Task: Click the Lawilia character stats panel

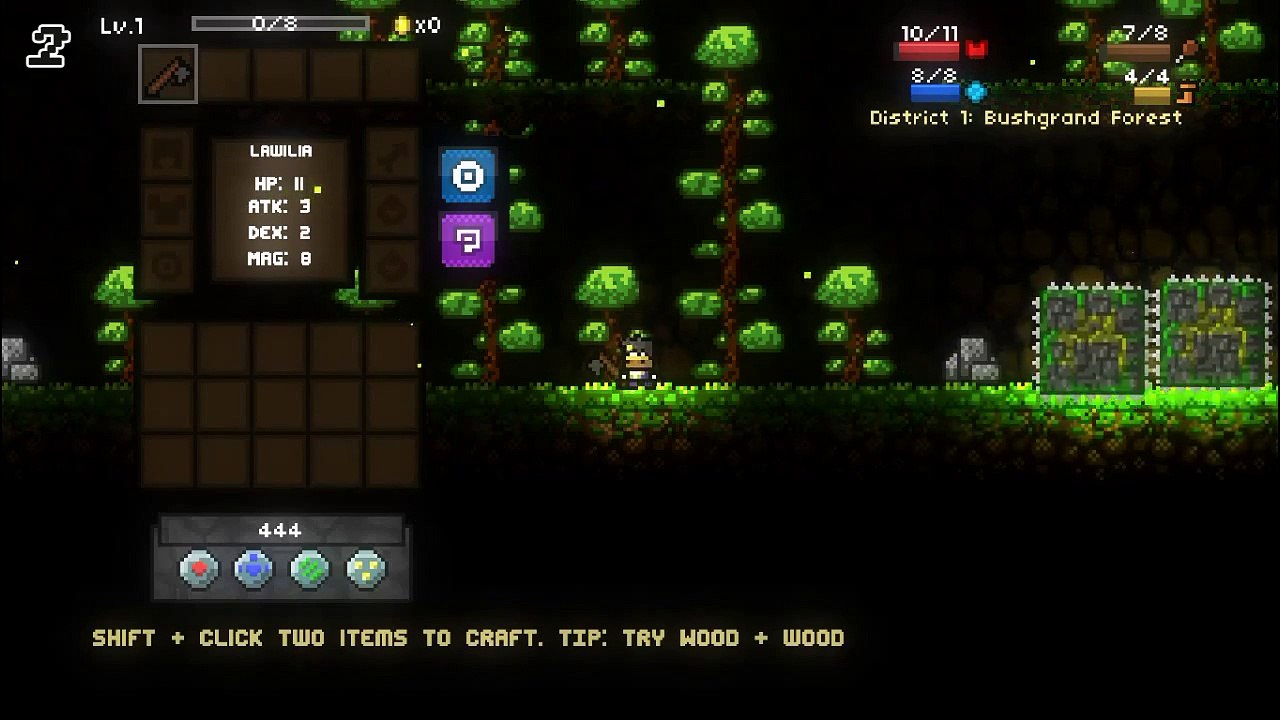Action: pos(280,208)
